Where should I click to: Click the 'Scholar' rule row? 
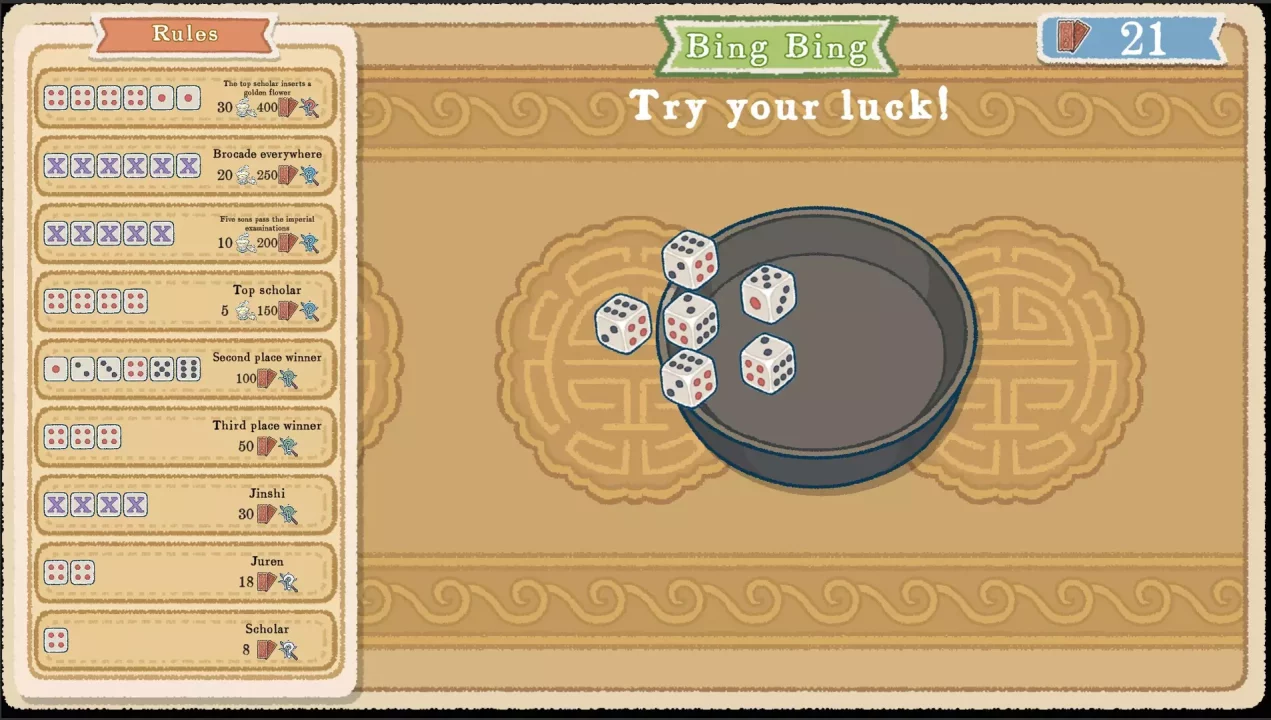(185, 640)
